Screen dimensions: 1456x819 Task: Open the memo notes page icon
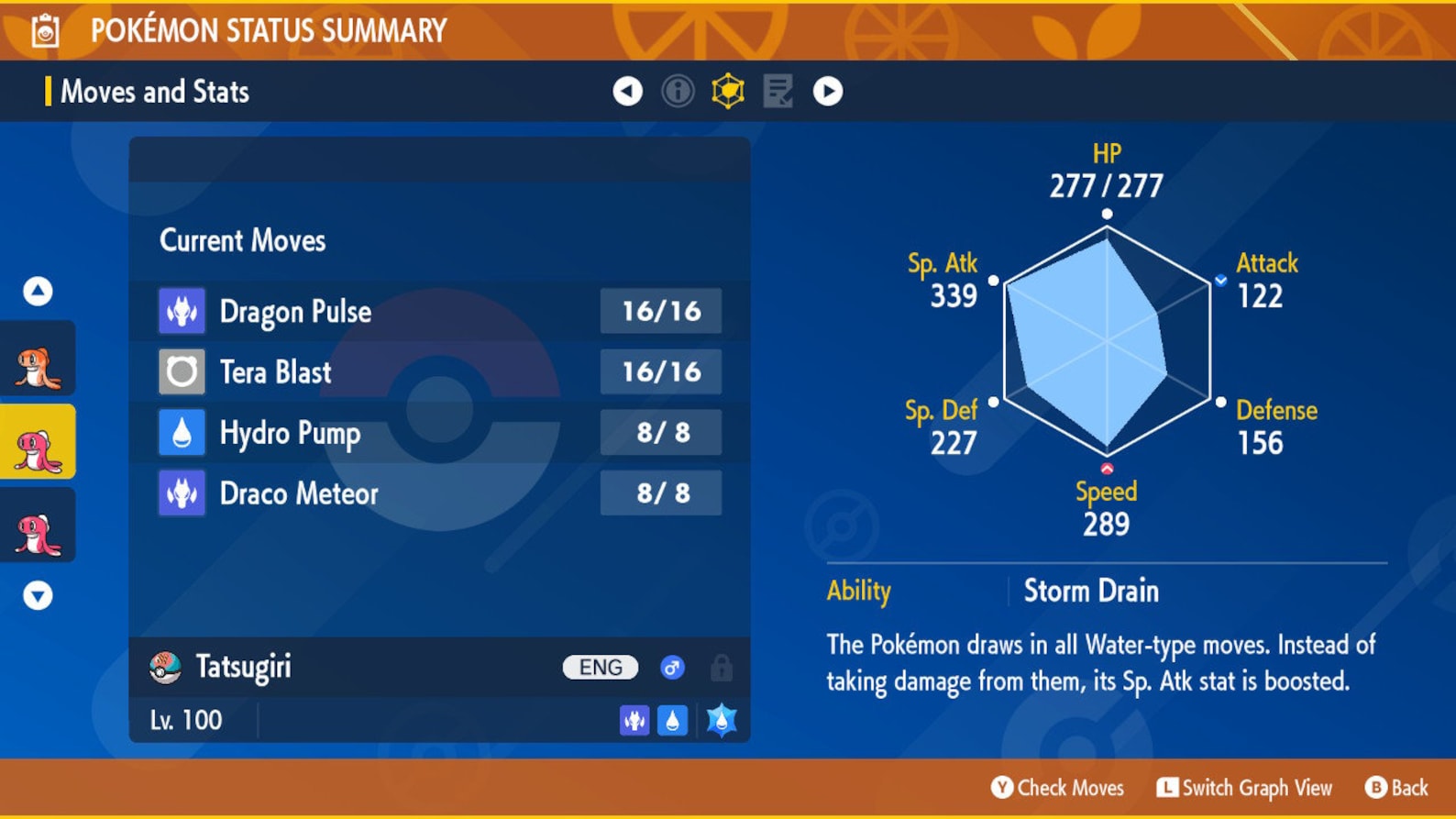pos(778,92)
